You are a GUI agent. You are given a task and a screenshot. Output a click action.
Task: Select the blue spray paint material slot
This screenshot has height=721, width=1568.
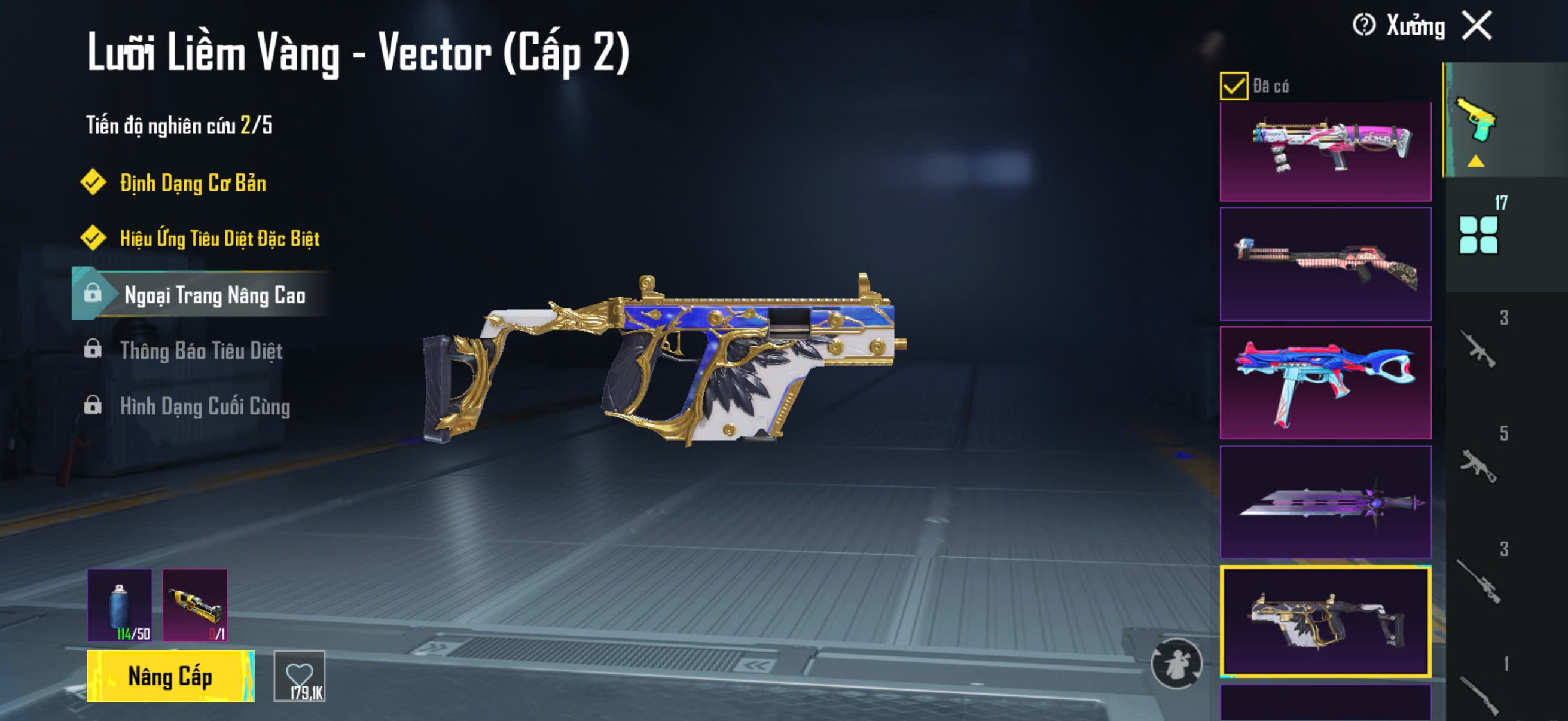pos(120,606)
